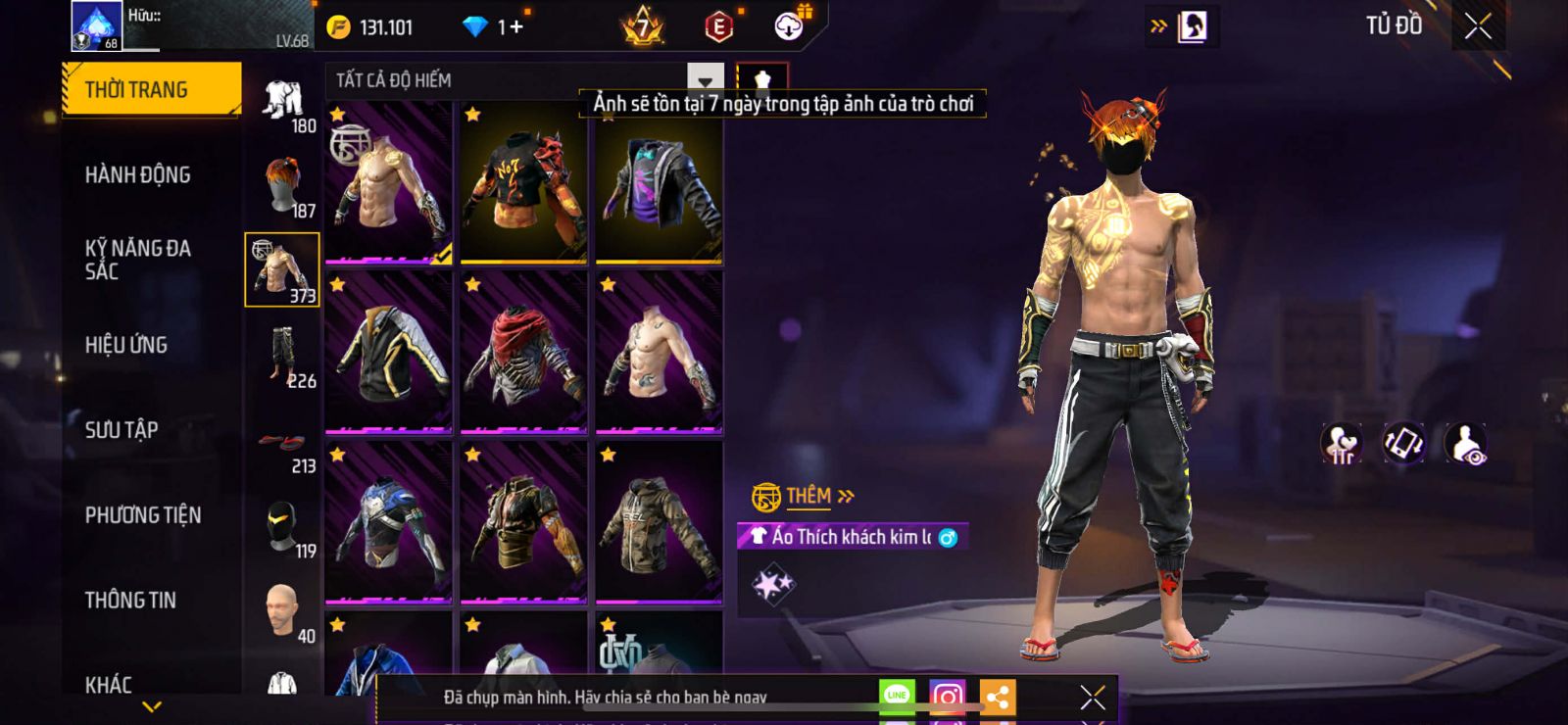Screen dimensions: 1568x725
Task: Open the HÀNH ĐỘNG section
Action: click(138, 175)
